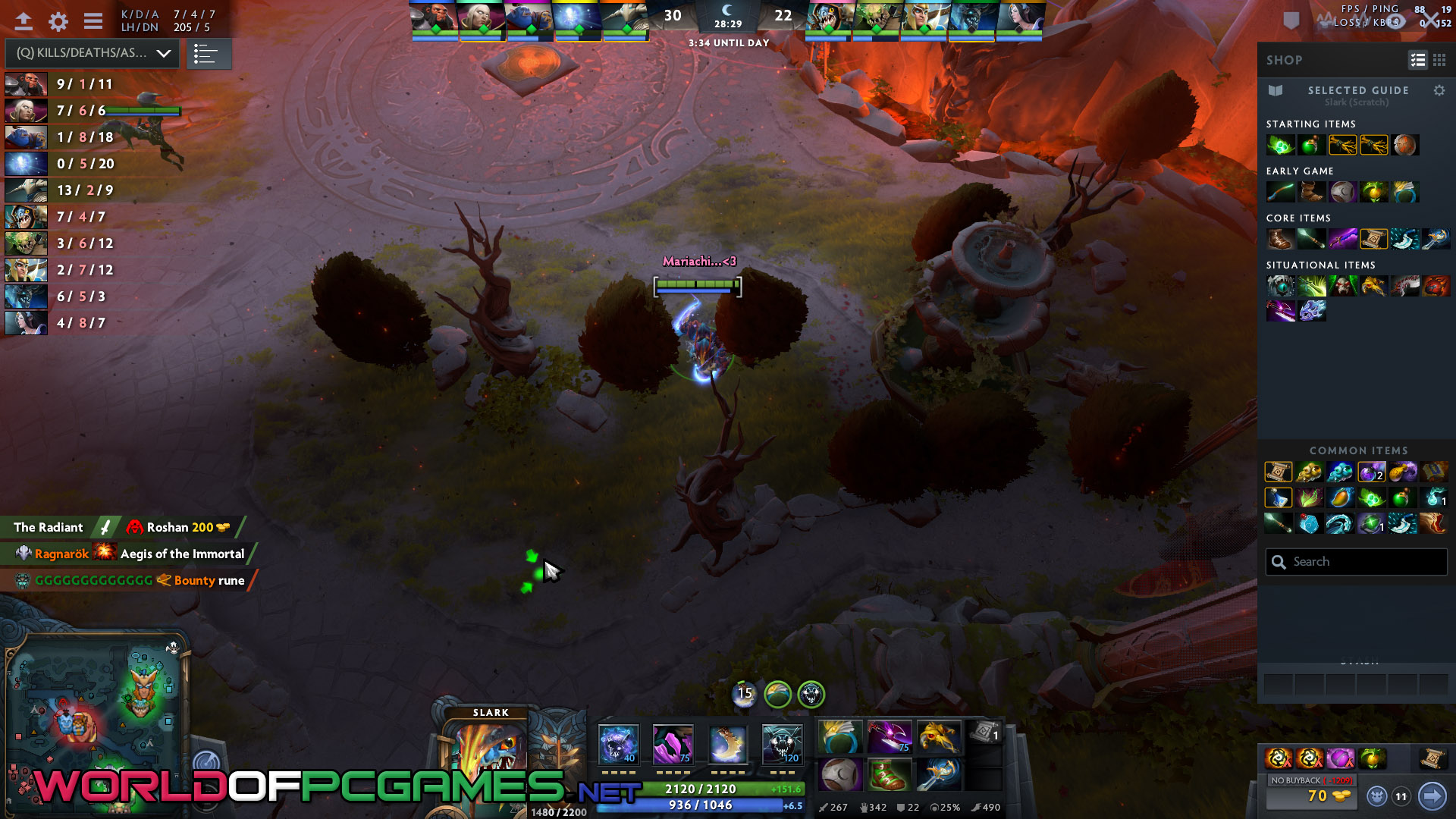This screenshot has width=1456, height=819.
Task: Click the minimap
Action: coord(95,713)
